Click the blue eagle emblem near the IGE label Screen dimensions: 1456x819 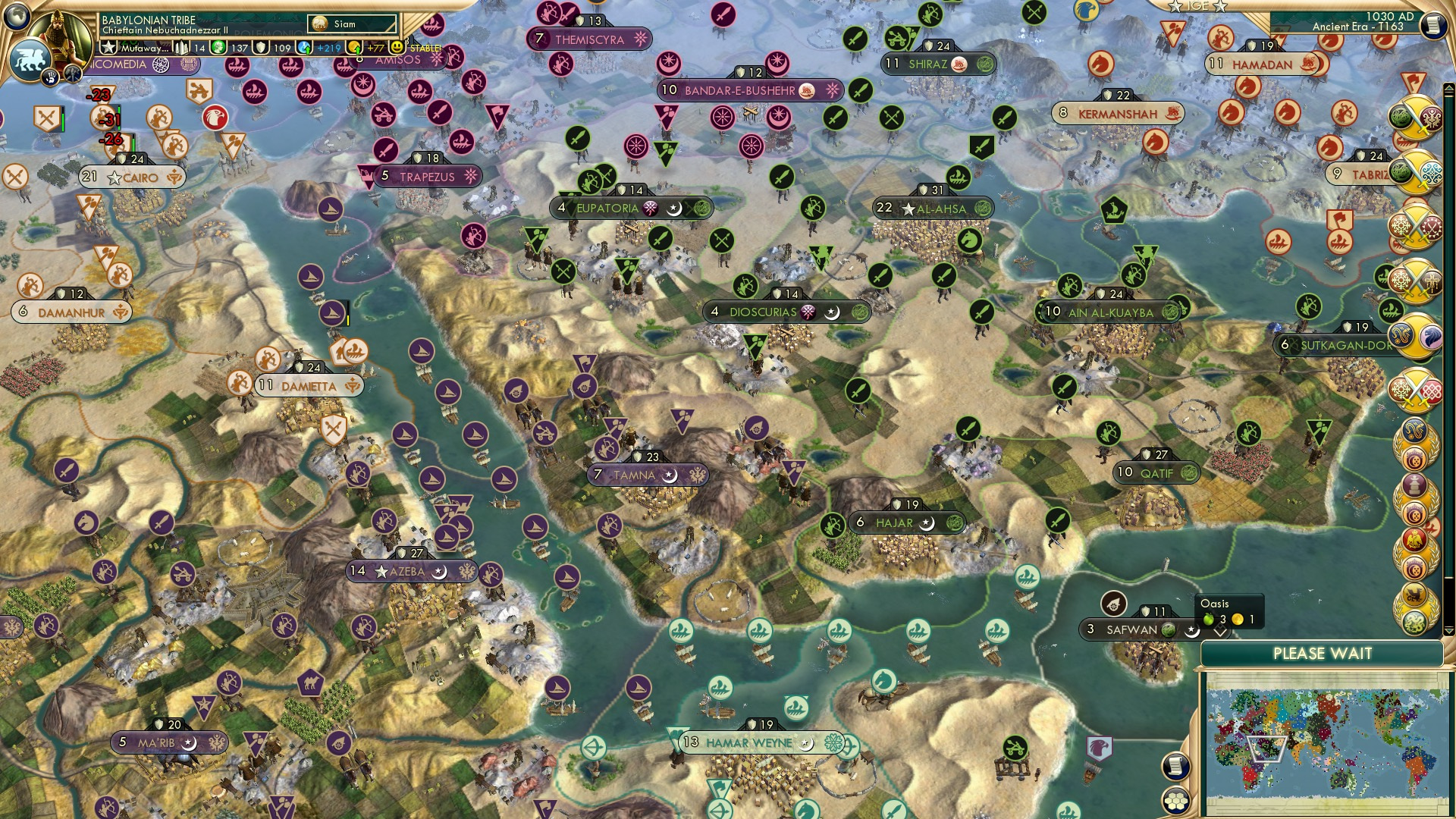click(x=1086, y=11)
